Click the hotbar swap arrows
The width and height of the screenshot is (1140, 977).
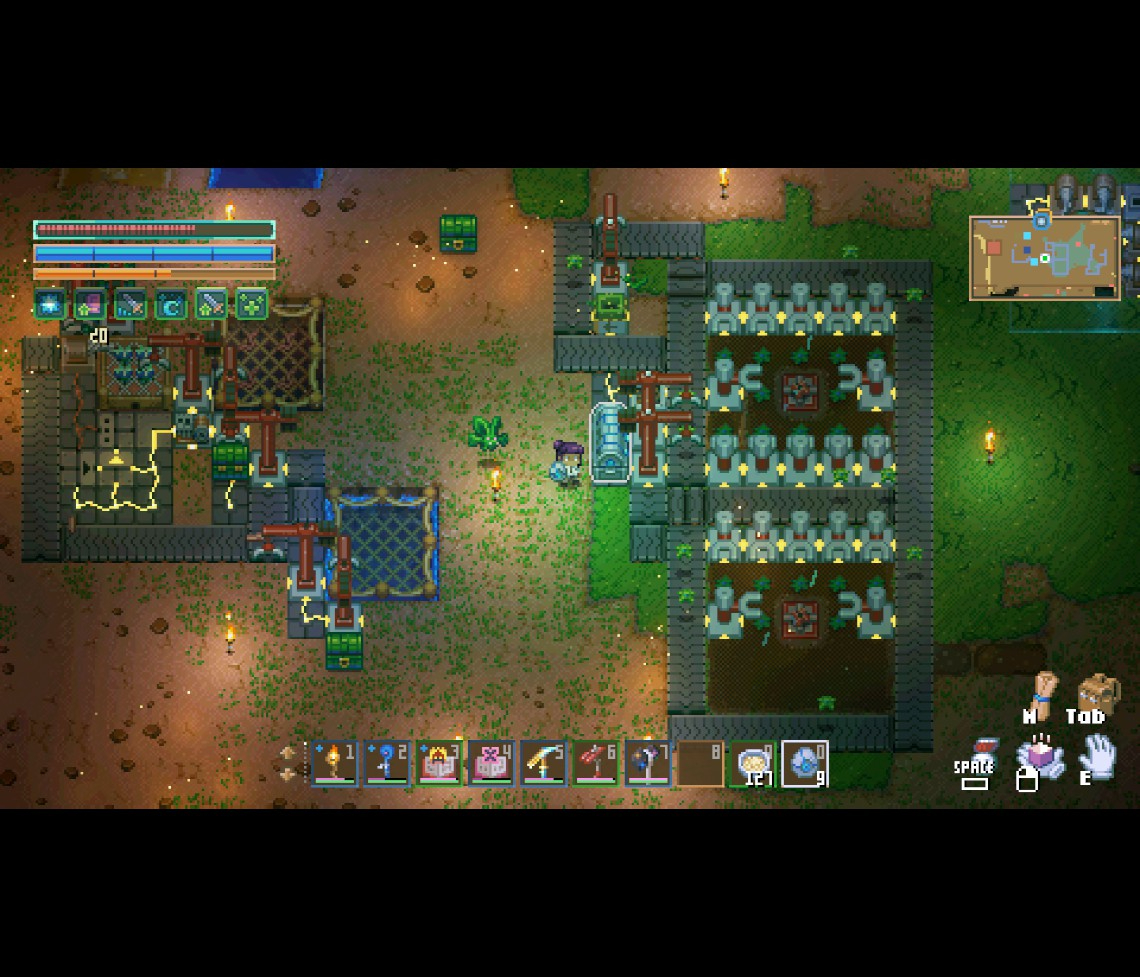point(288,763)
